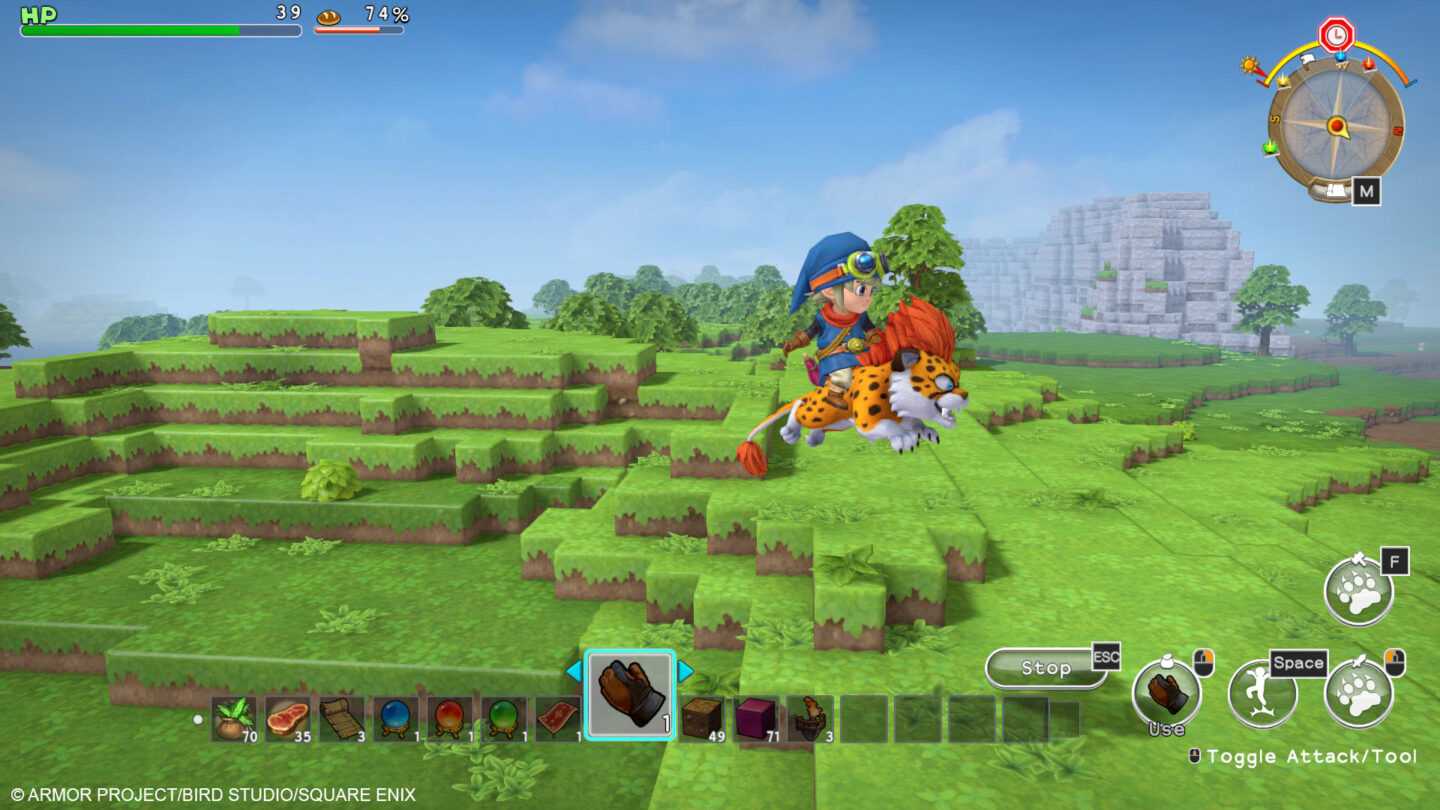Click the green HP bar at top left
1440x810 pixels.
coord(130,30)
